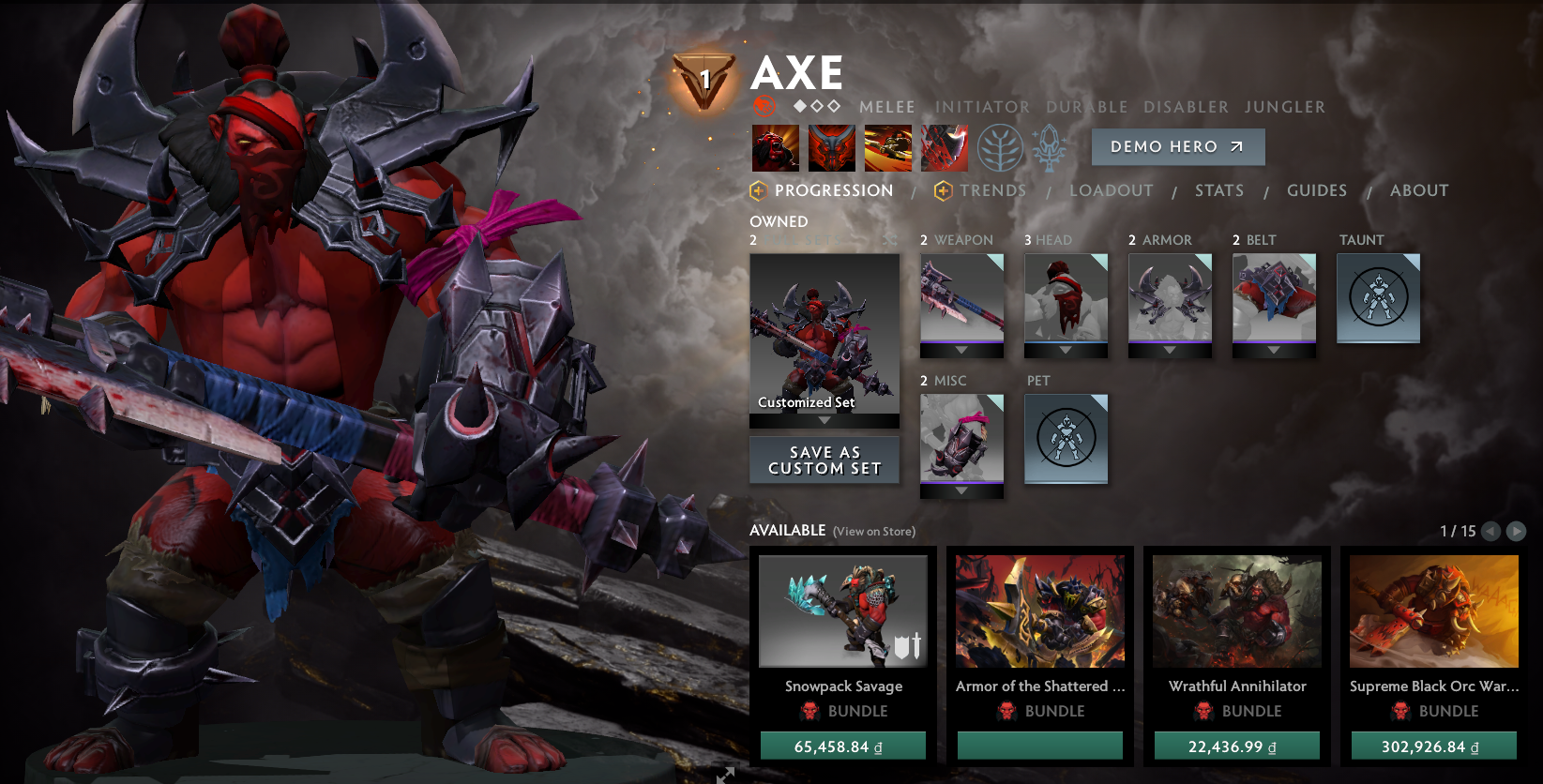Toggle the empty Pet slot
Image resolution: width=1543 pixels, height=784 pixels.
point(1066,439)
